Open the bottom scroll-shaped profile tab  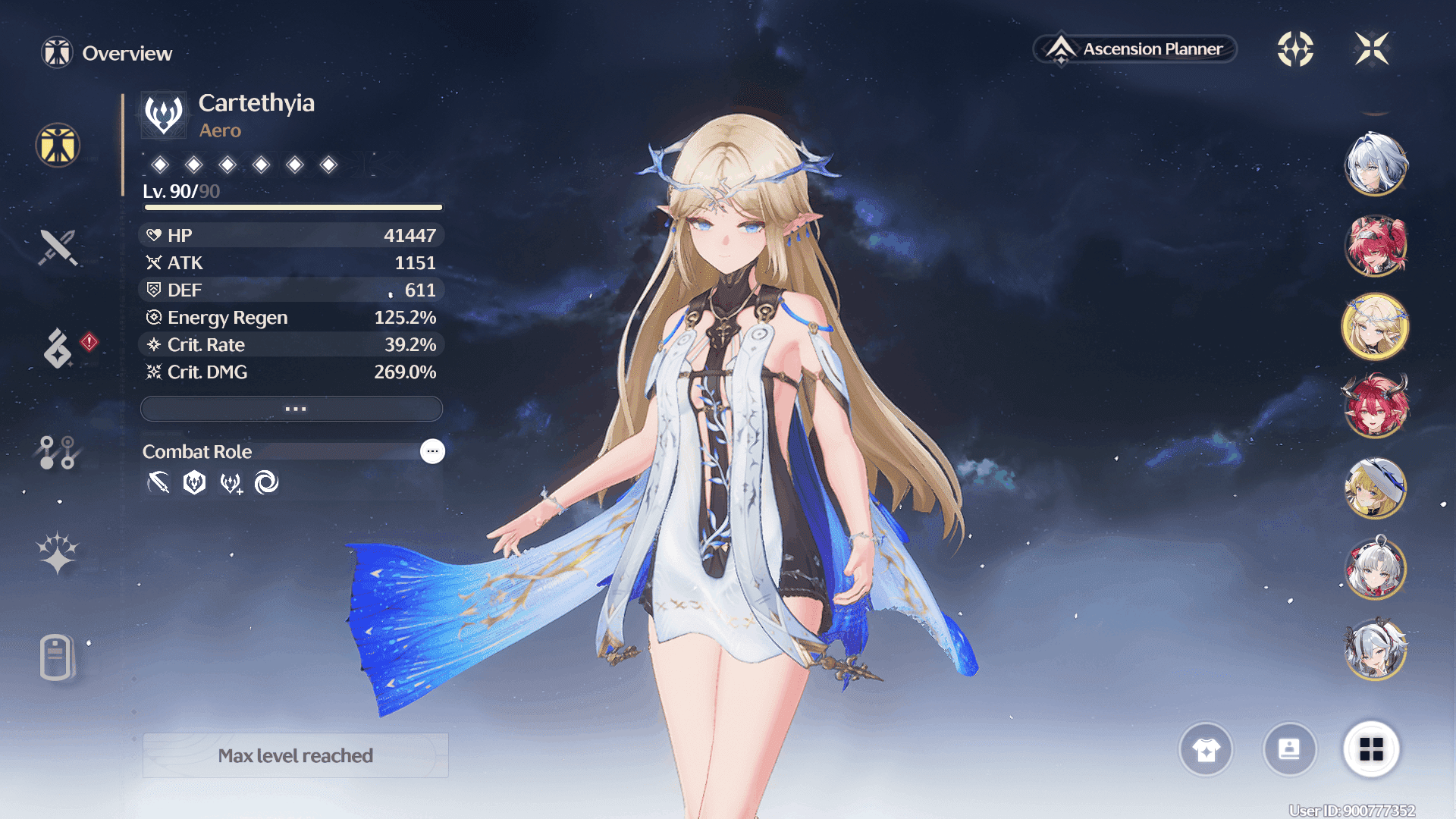coord(56,657)
